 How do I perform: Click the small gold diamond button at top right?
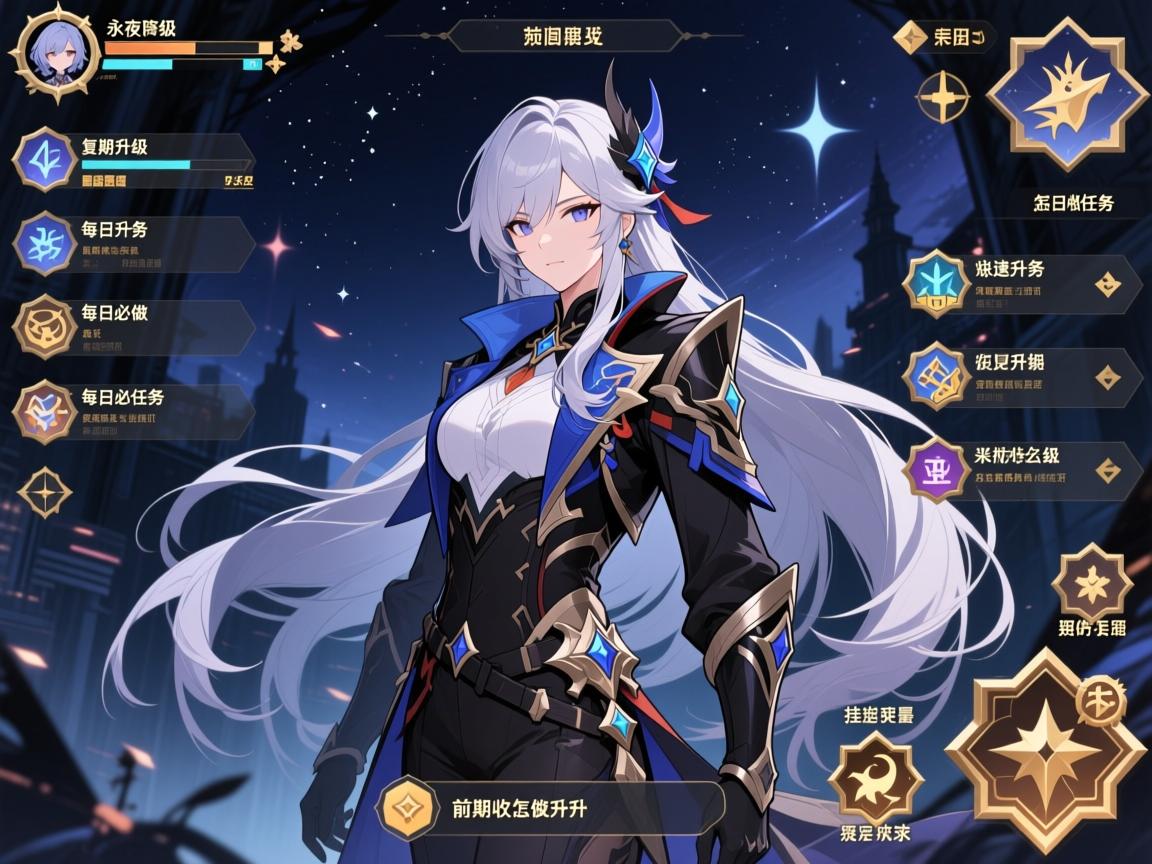pyautogui.click(x=910, y=38)
